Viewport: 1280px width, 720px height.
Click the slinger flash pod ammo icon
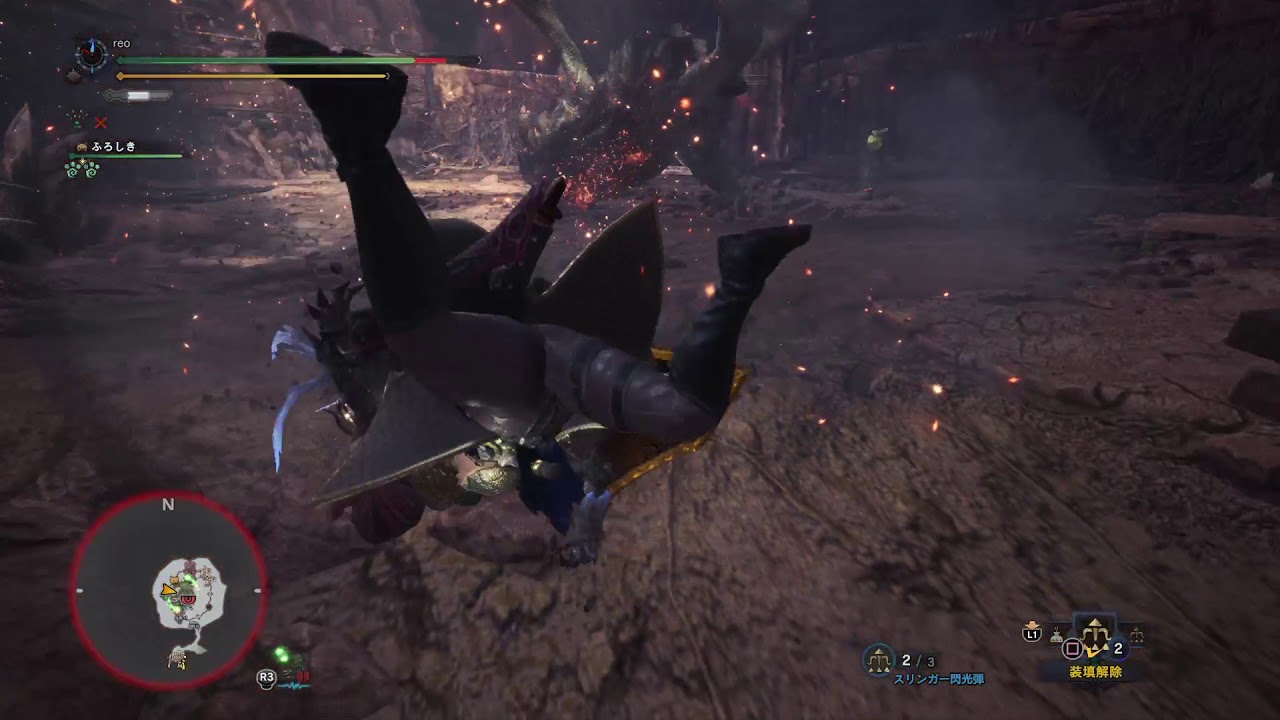tap(879, 659)
